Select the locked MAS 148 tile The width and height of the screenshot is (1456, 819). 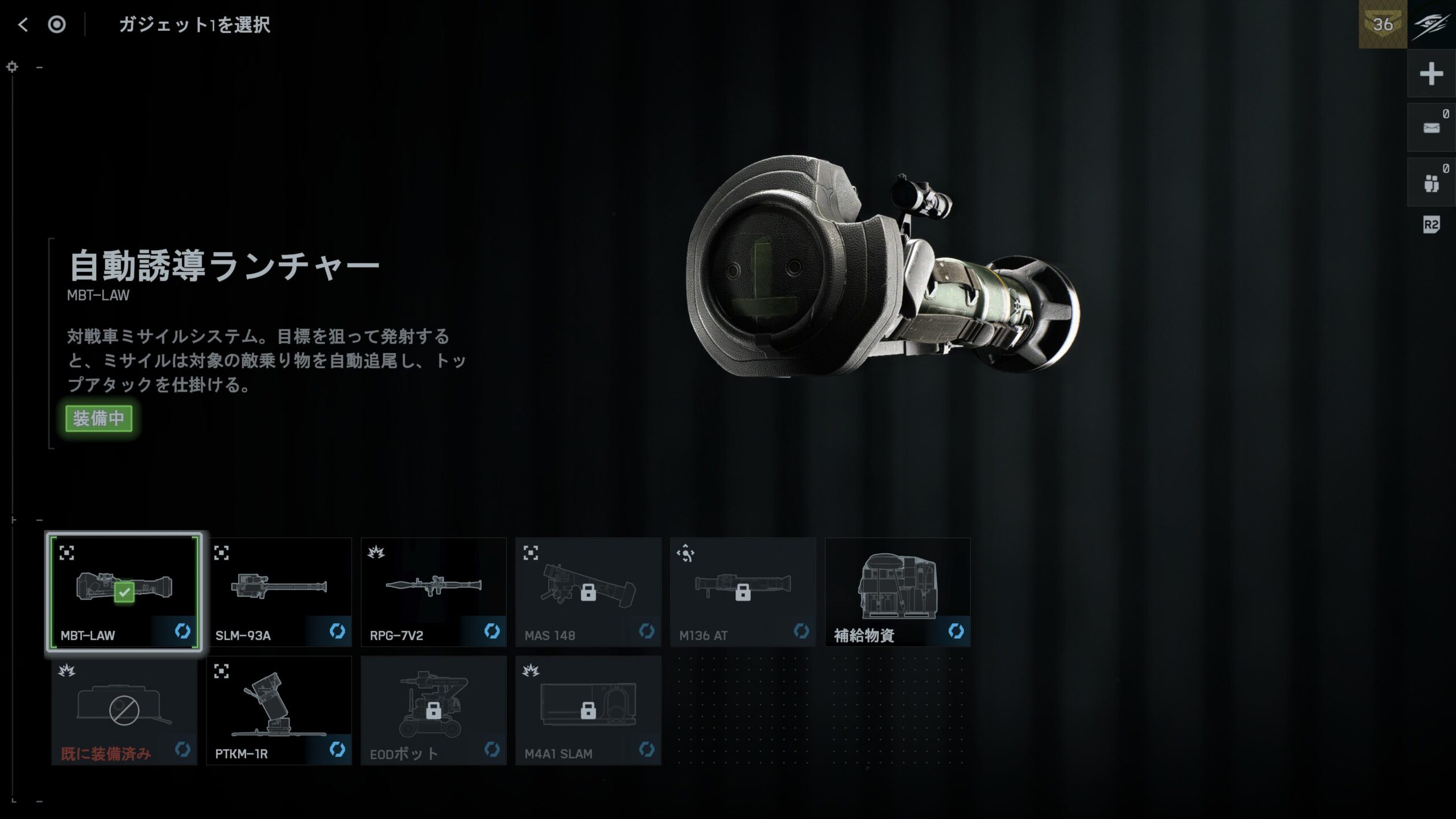pos(588,592)
